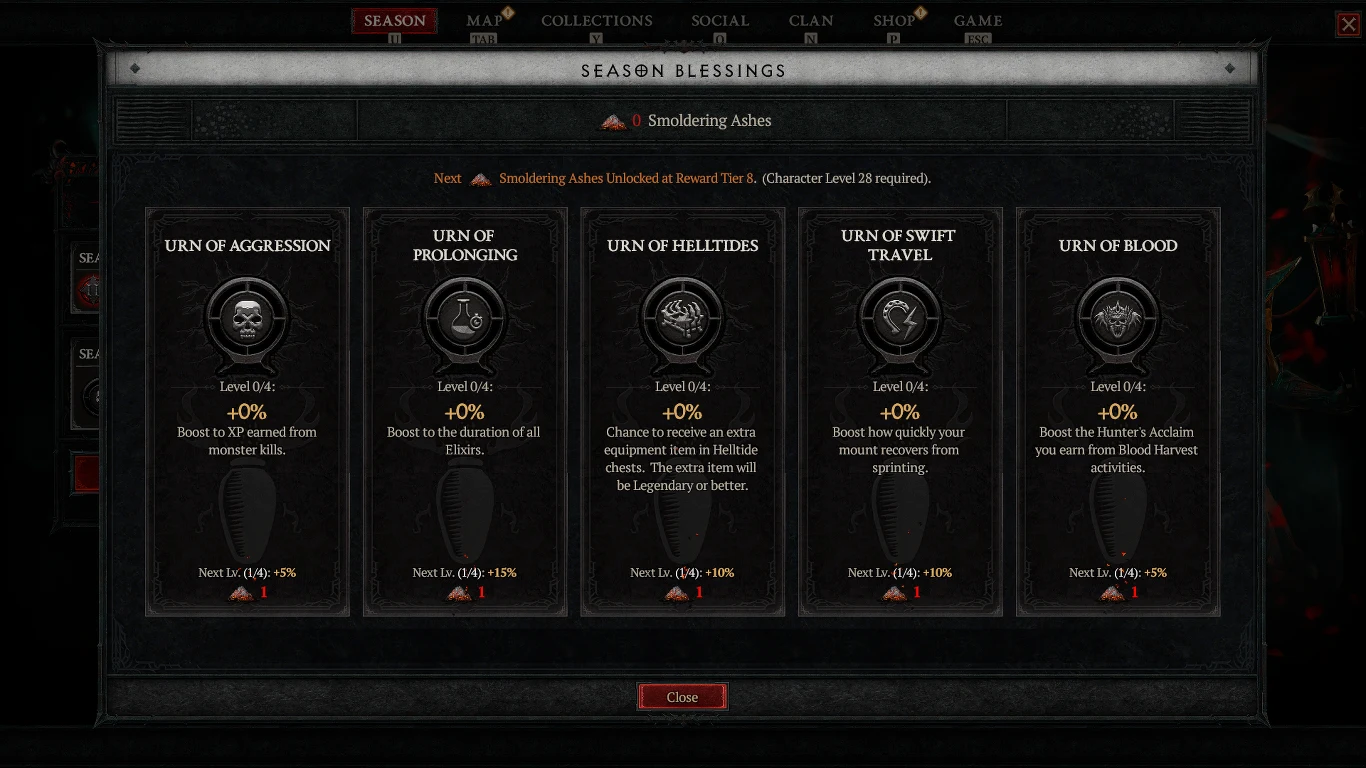The height and width of the screenshot is (768, 1366).
Task: Show the Clan tab
Action: click(811, 21)
